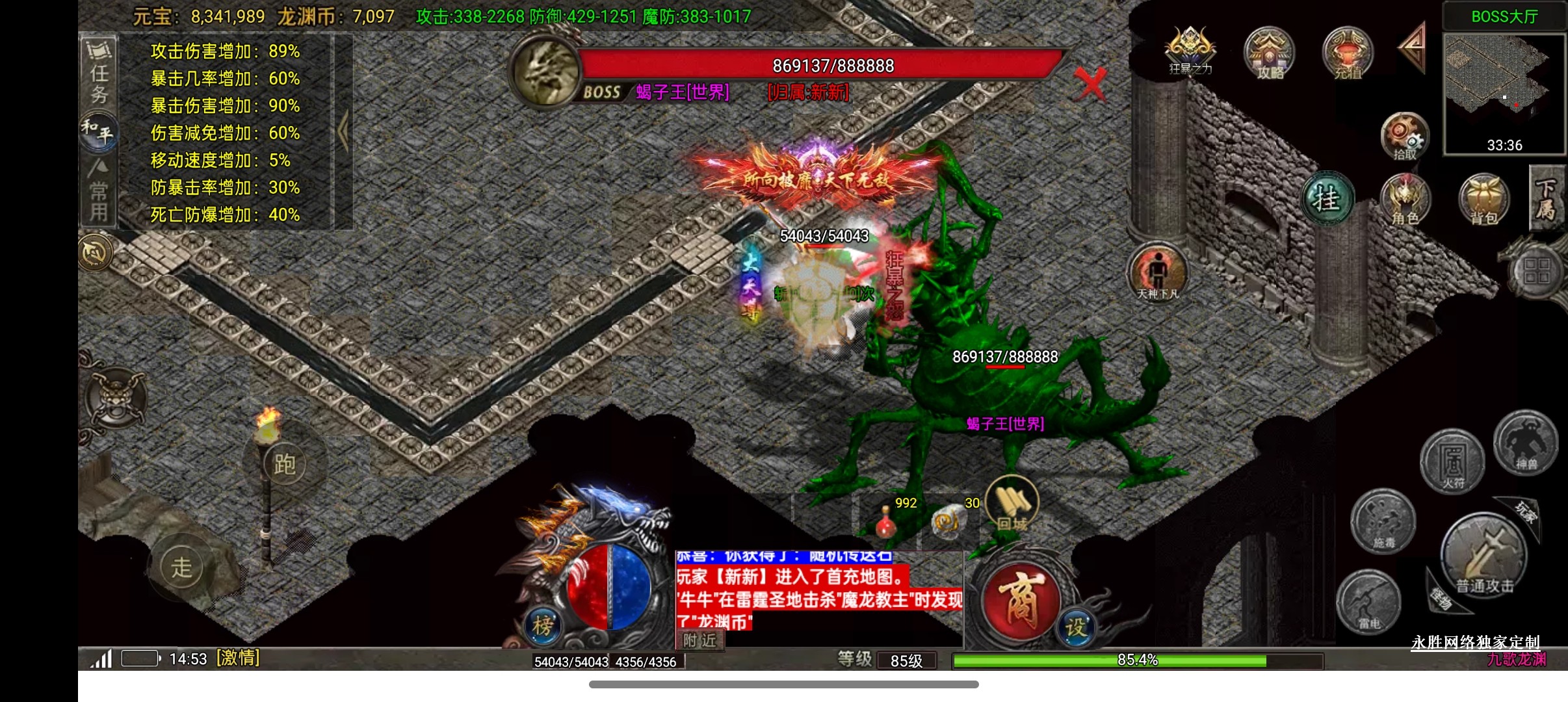Open the 背包 backpack
This screenshot has height=702, width=1568.
1483,199
